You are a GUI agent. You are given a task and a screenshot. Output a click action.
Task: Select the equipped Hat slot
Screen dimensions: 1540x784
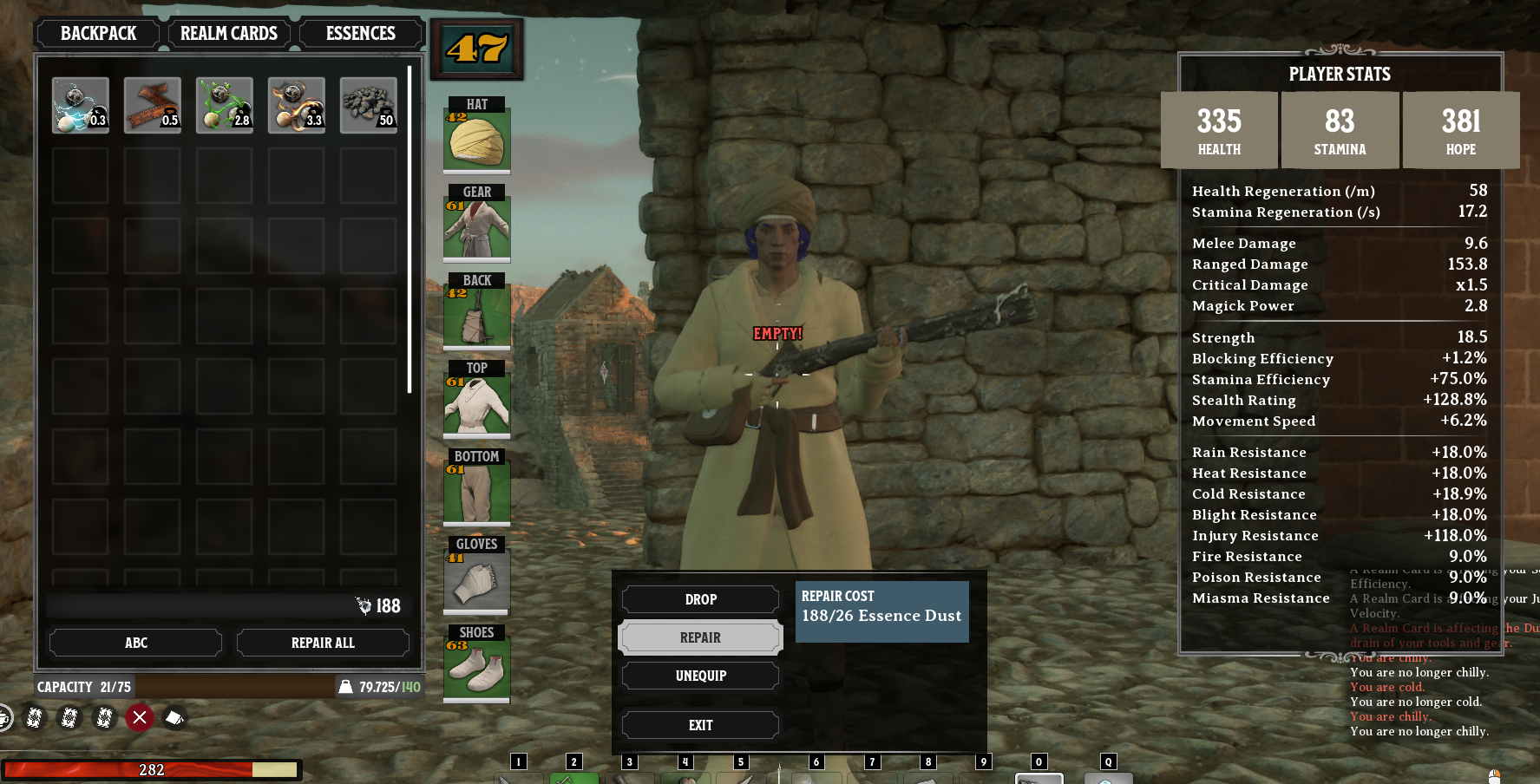click(x=476, y=139)
